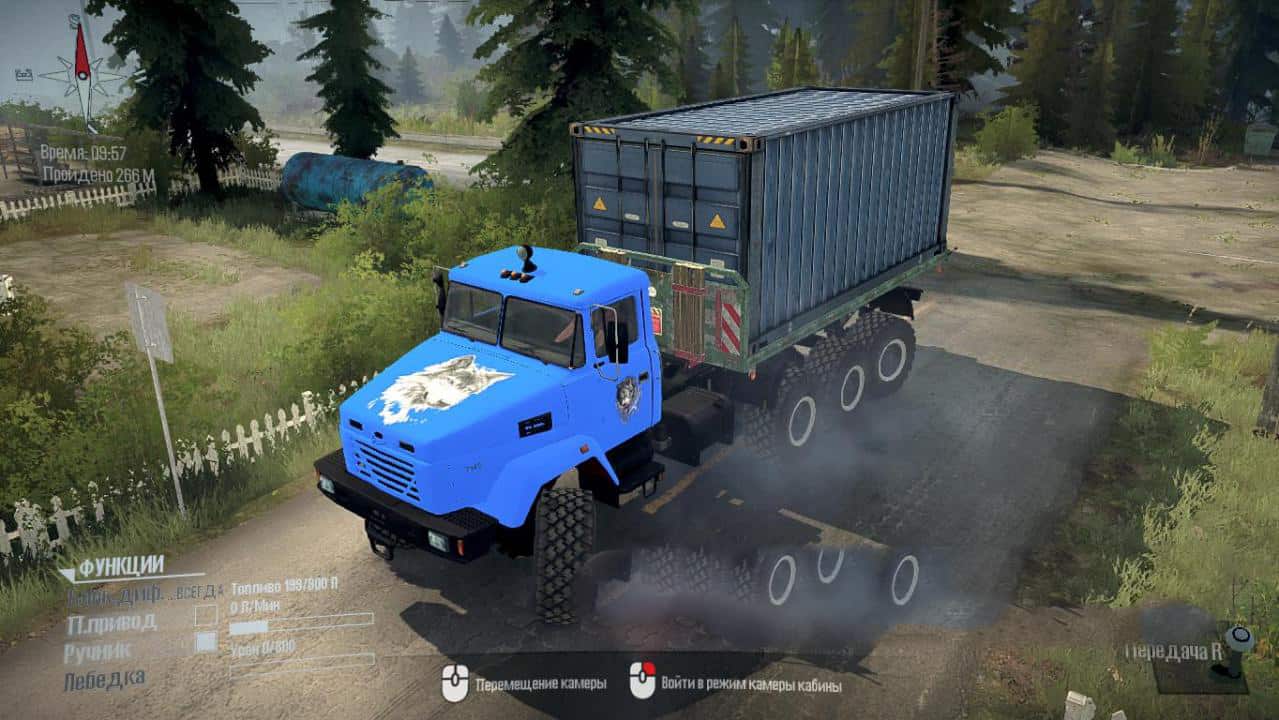Click the gear shifter knob
Screen dimensions: 1279x720
pyautogui.click(x=1241, y=637)
